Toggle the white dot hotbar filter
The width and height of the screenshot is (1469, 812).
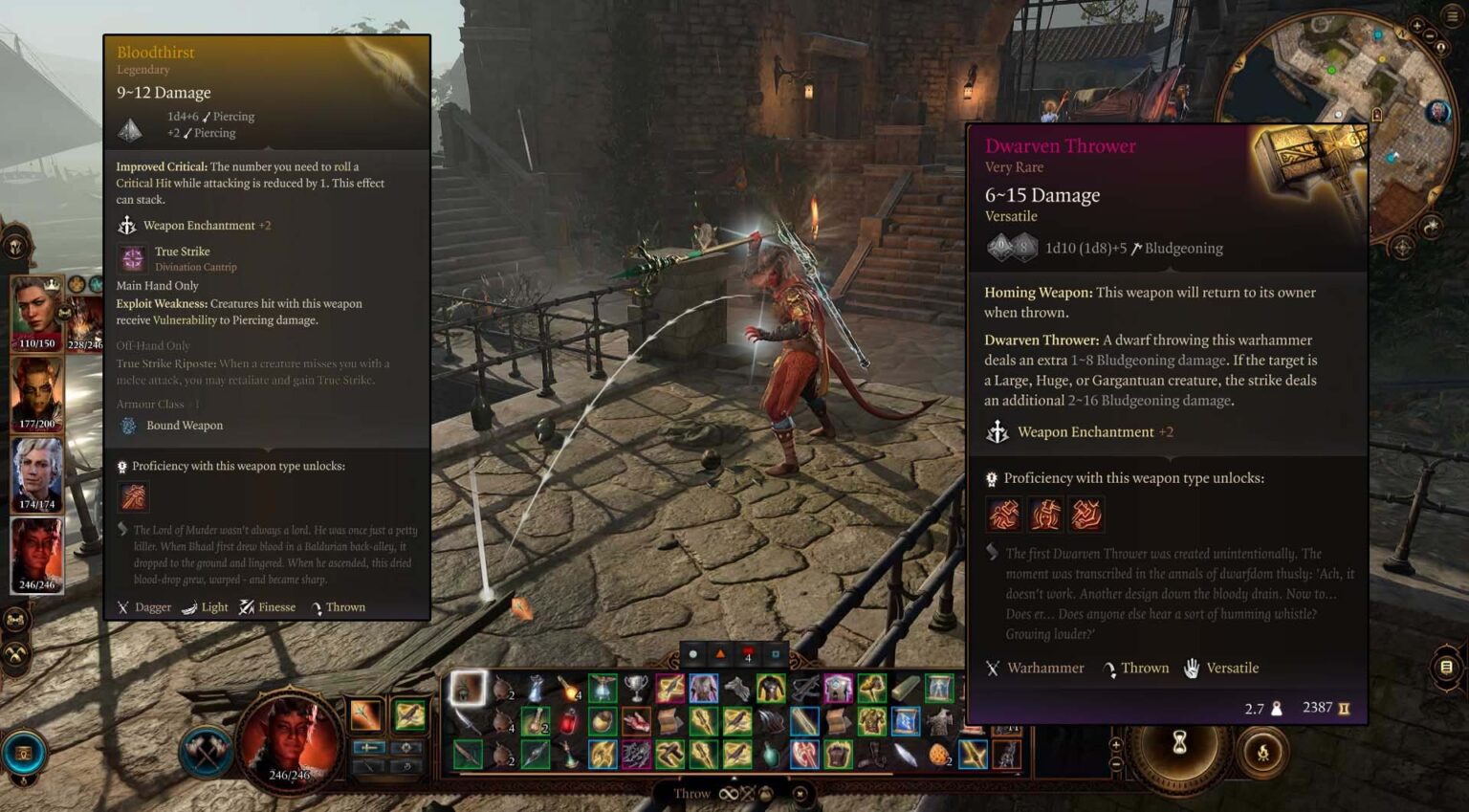692,654
